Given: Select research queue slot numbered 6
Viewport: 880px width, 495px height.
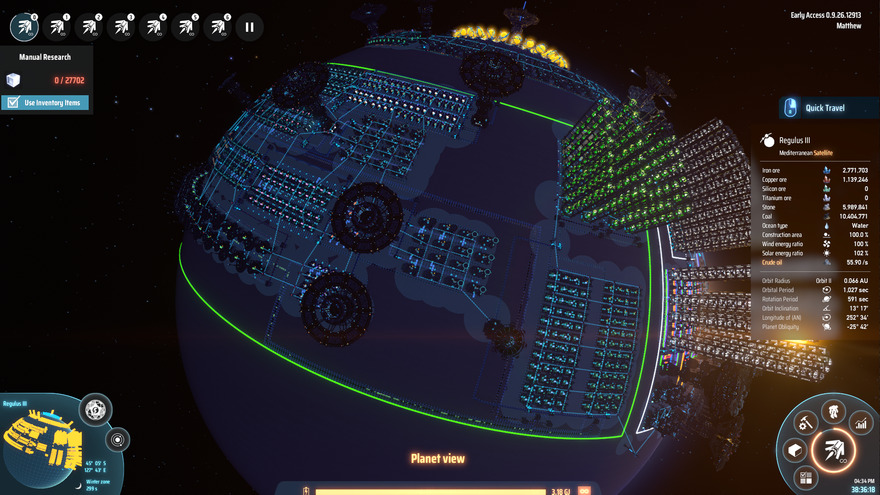Looking at the screenshot, I should click(217, 27).
